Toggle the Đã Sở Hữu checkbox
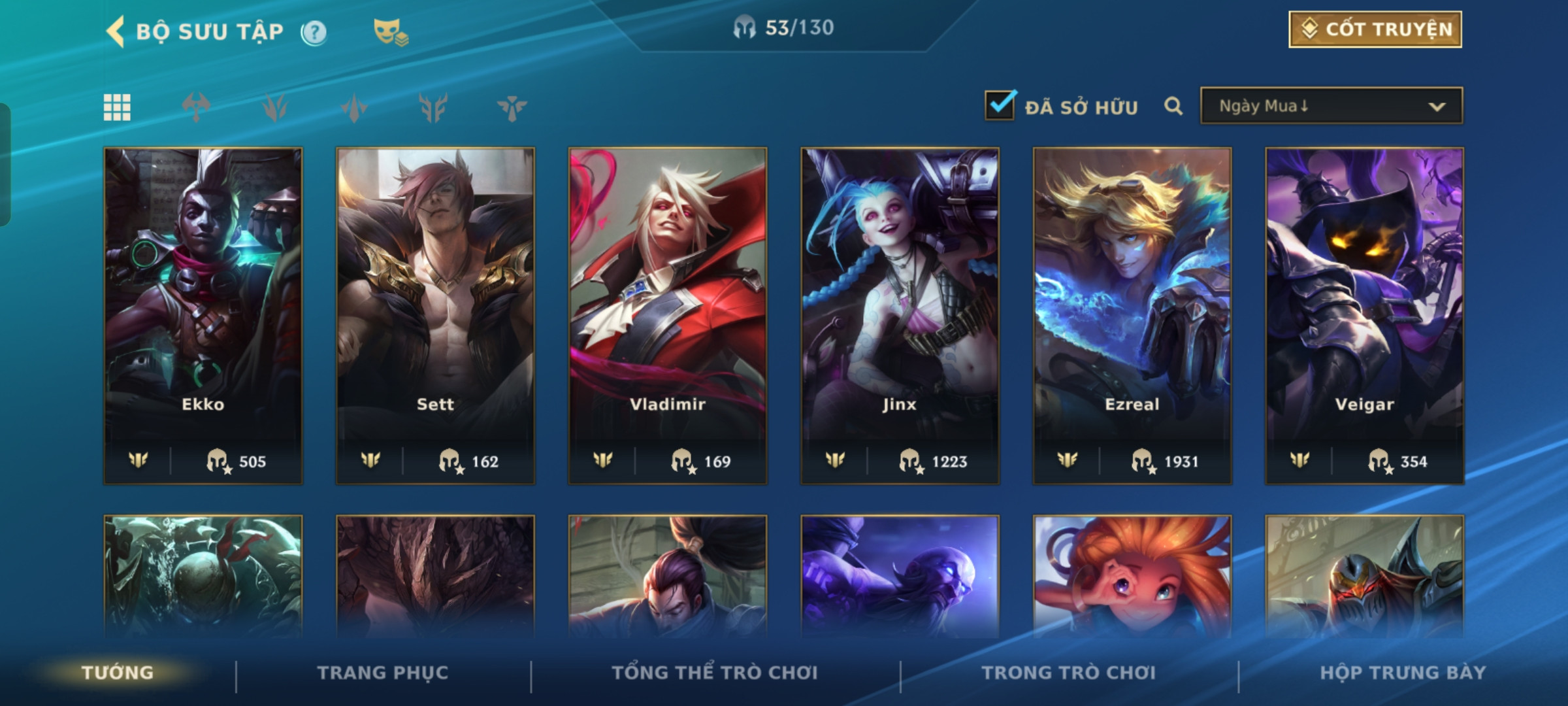1568x706 pixels. (x=1000, y=106)
